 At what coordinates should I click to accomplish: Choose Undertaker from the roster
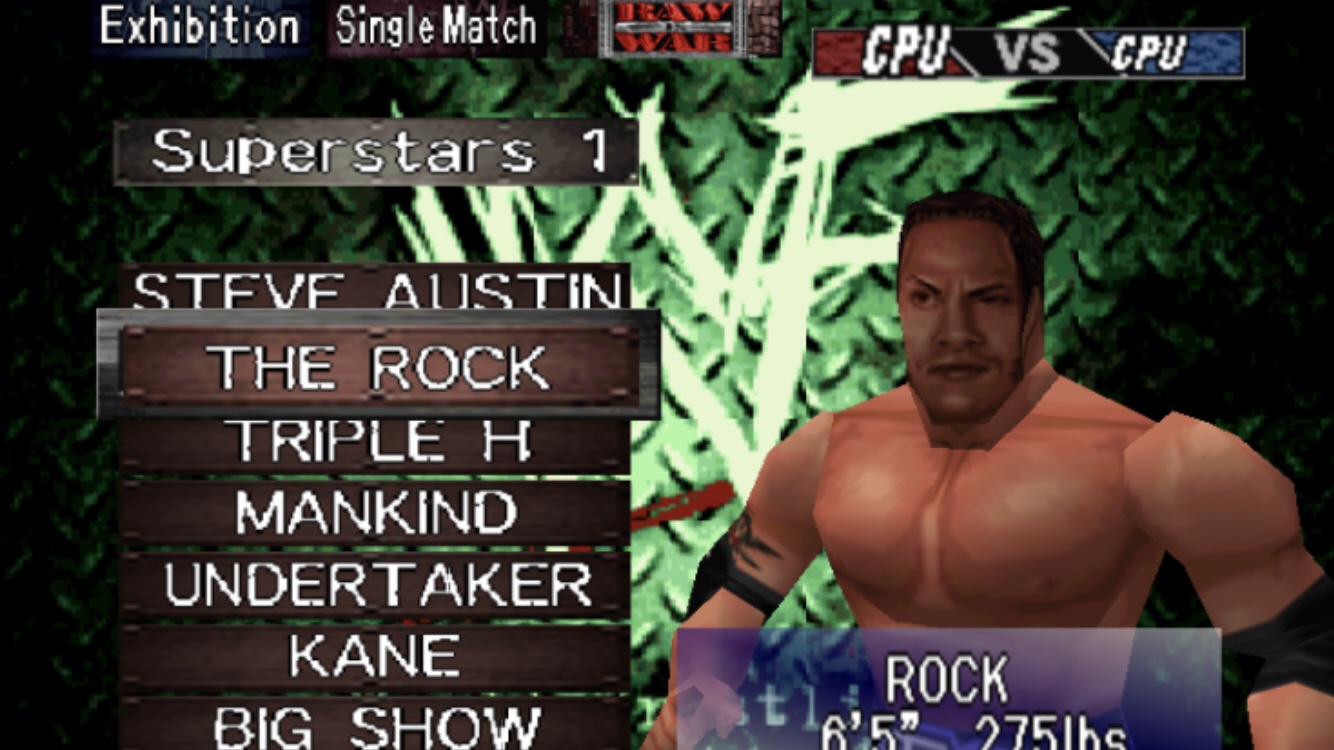click(376, 585)
